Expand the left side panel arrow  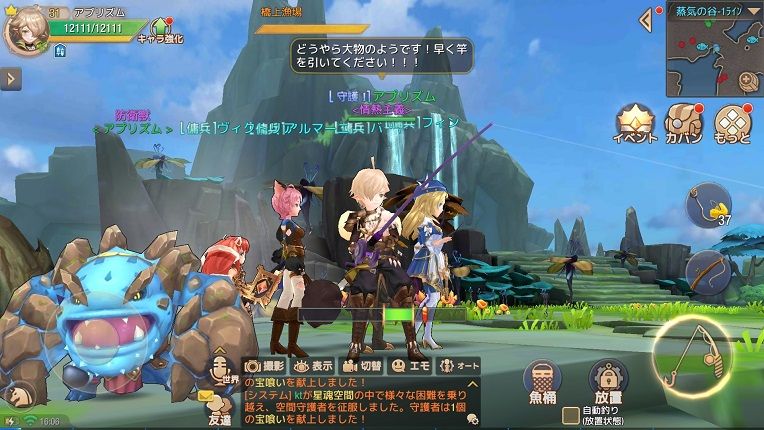click(10, 79)
